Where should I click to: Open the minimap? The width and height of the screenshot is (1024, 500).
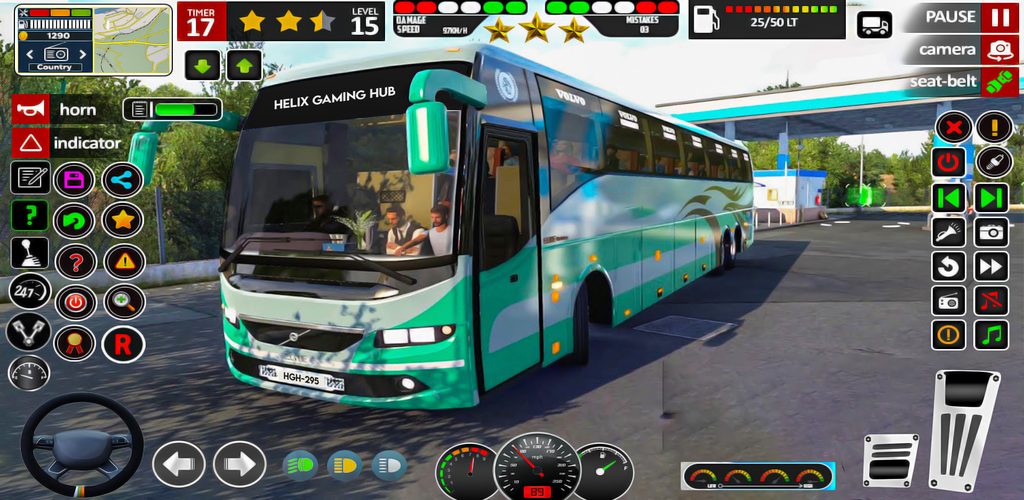[x=131, y=37]
